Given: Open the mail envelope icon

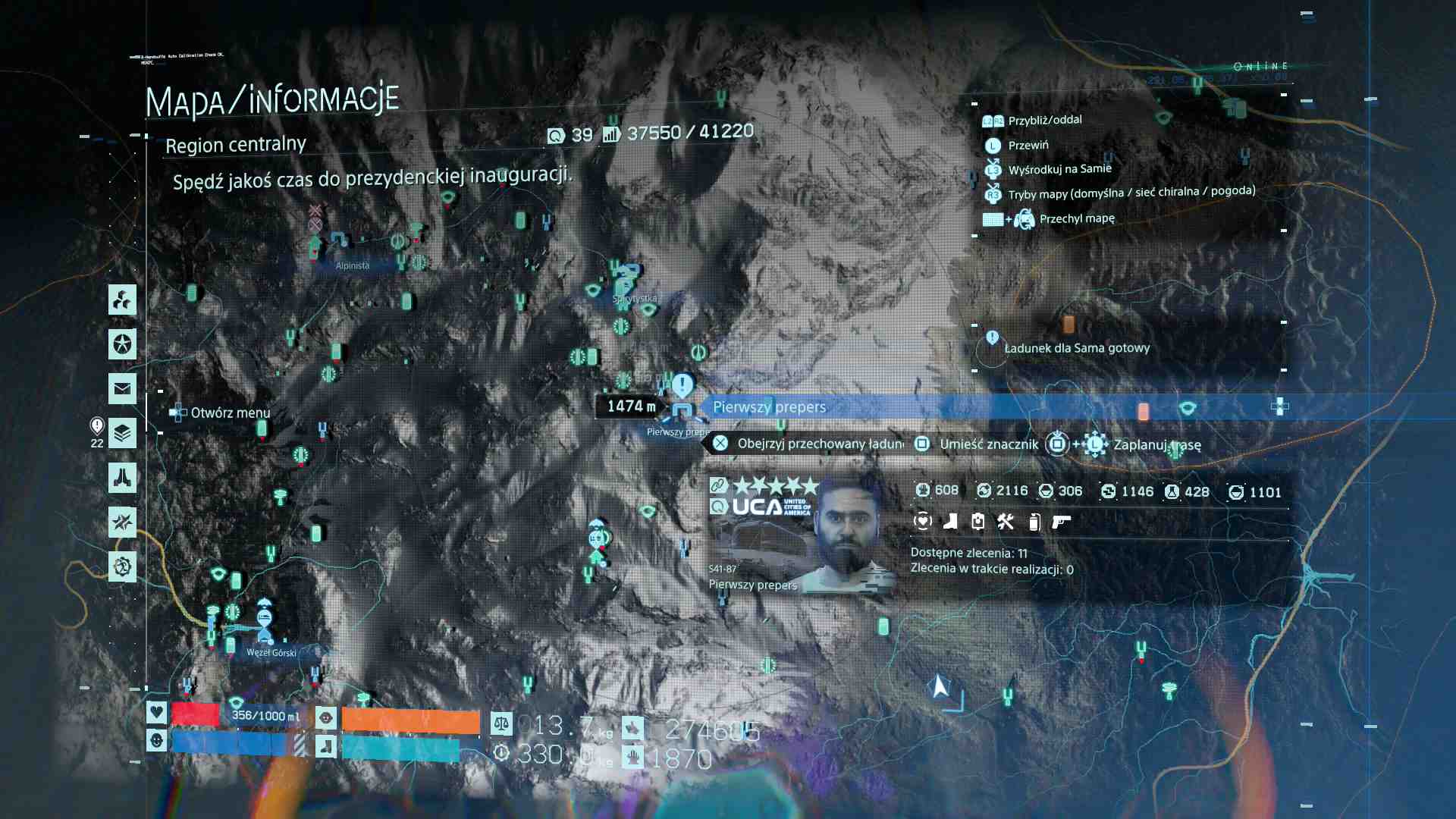Looking at the screenshot, I should (x=122, y=389).
